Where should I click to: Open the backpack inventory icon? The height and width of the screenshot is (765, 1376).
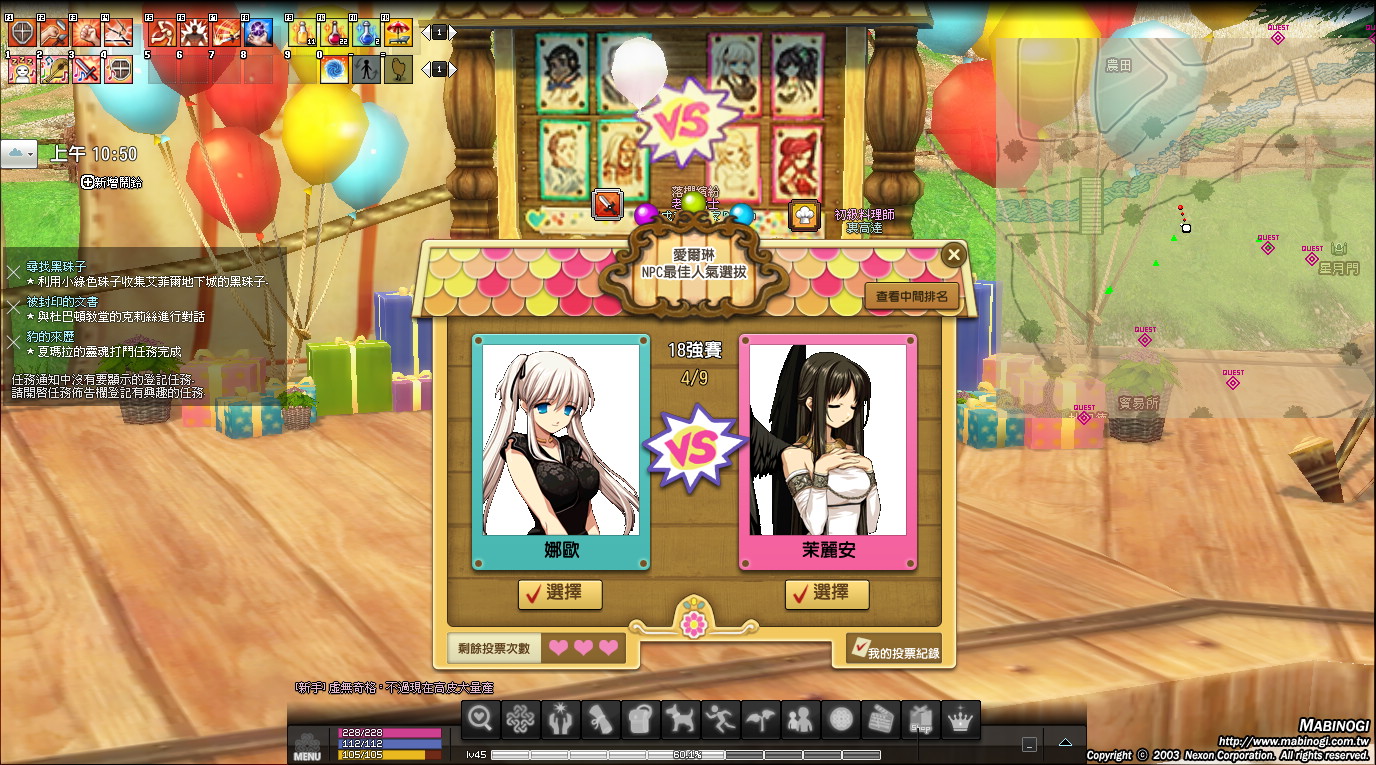pos(640,720)
